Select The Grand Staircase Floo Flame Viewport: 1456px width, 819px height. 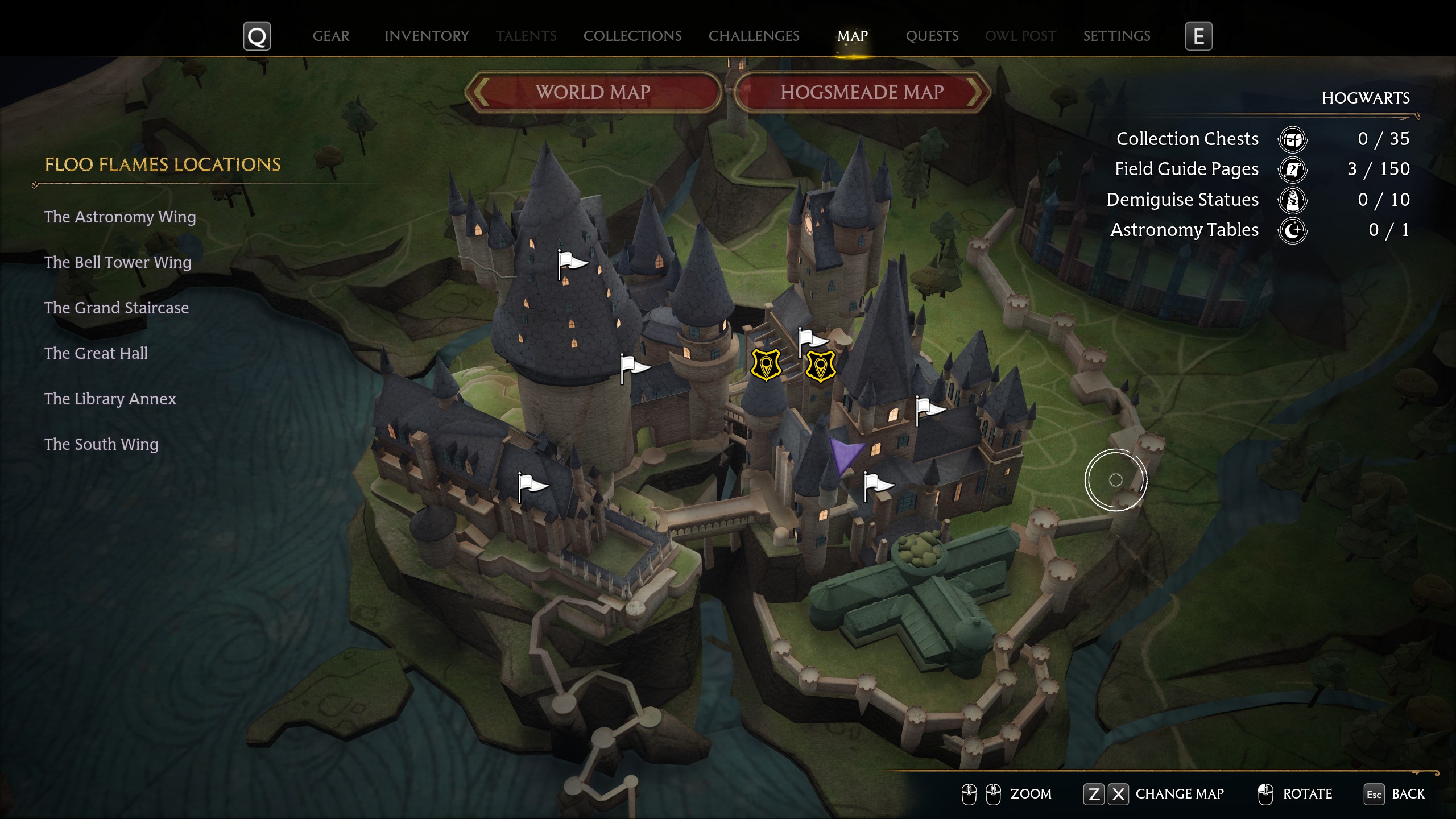click(x=117, y=308)
